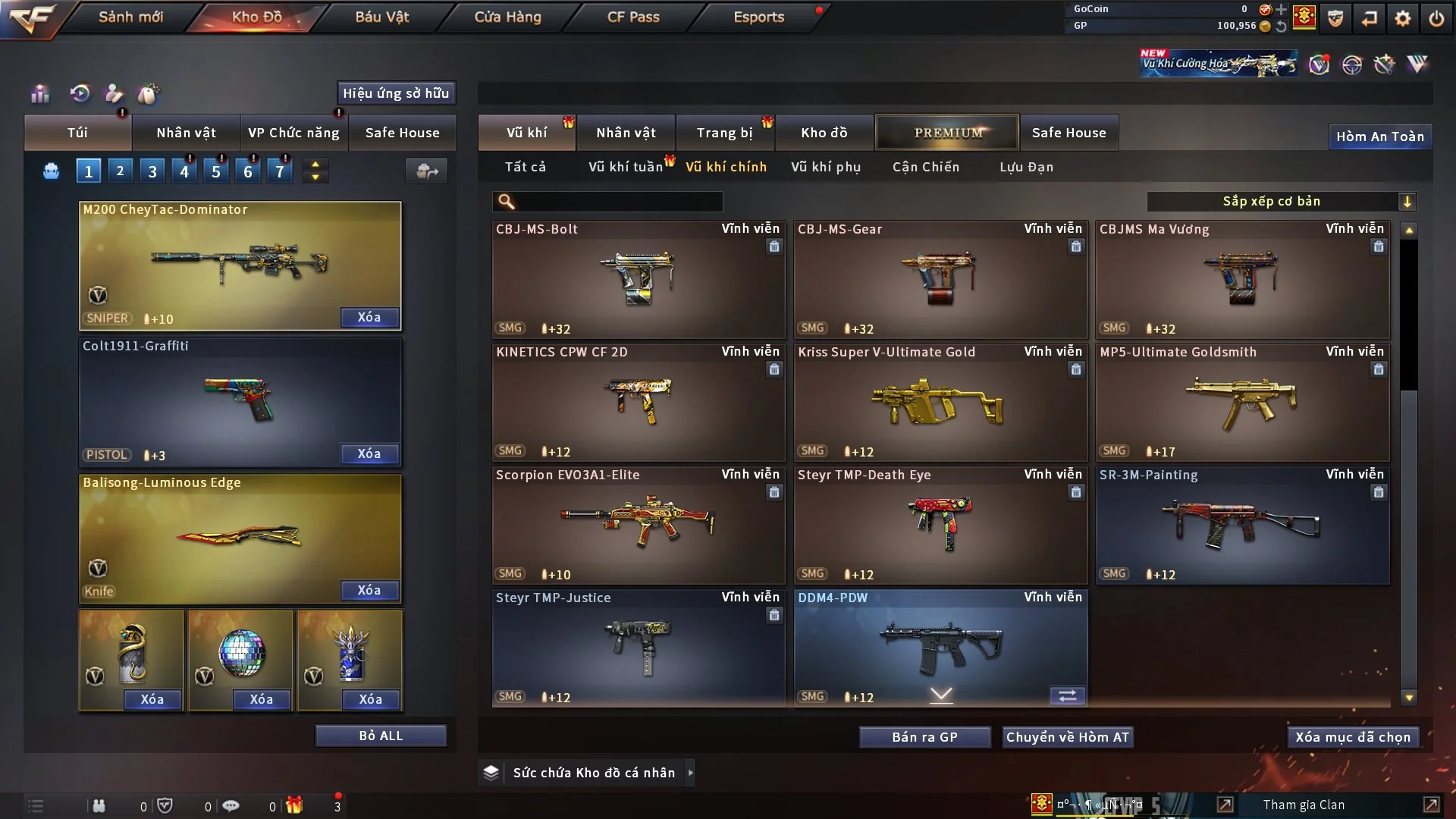This screenshot has width=1456, height=819.
Task: Open the CF Pass menu
Action: point(633,17)
